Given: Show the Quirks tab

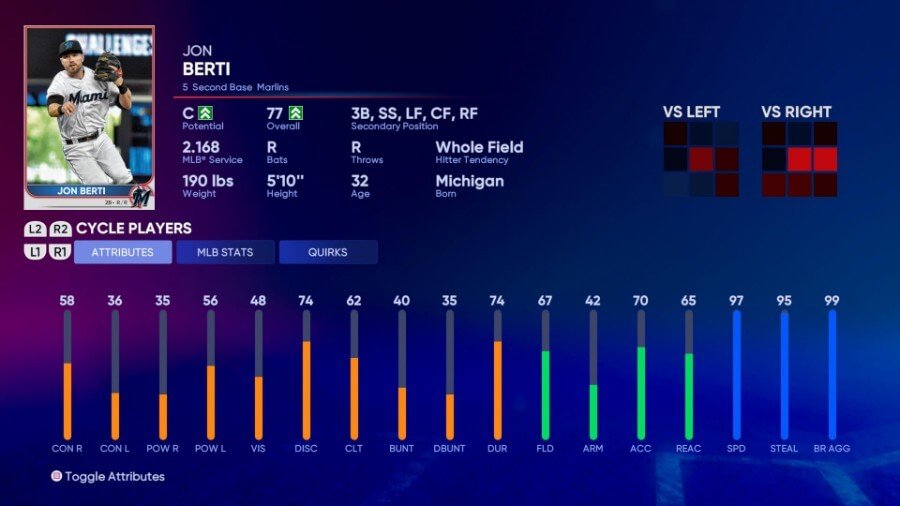Looking at the screenshot, I should (328, 252).
